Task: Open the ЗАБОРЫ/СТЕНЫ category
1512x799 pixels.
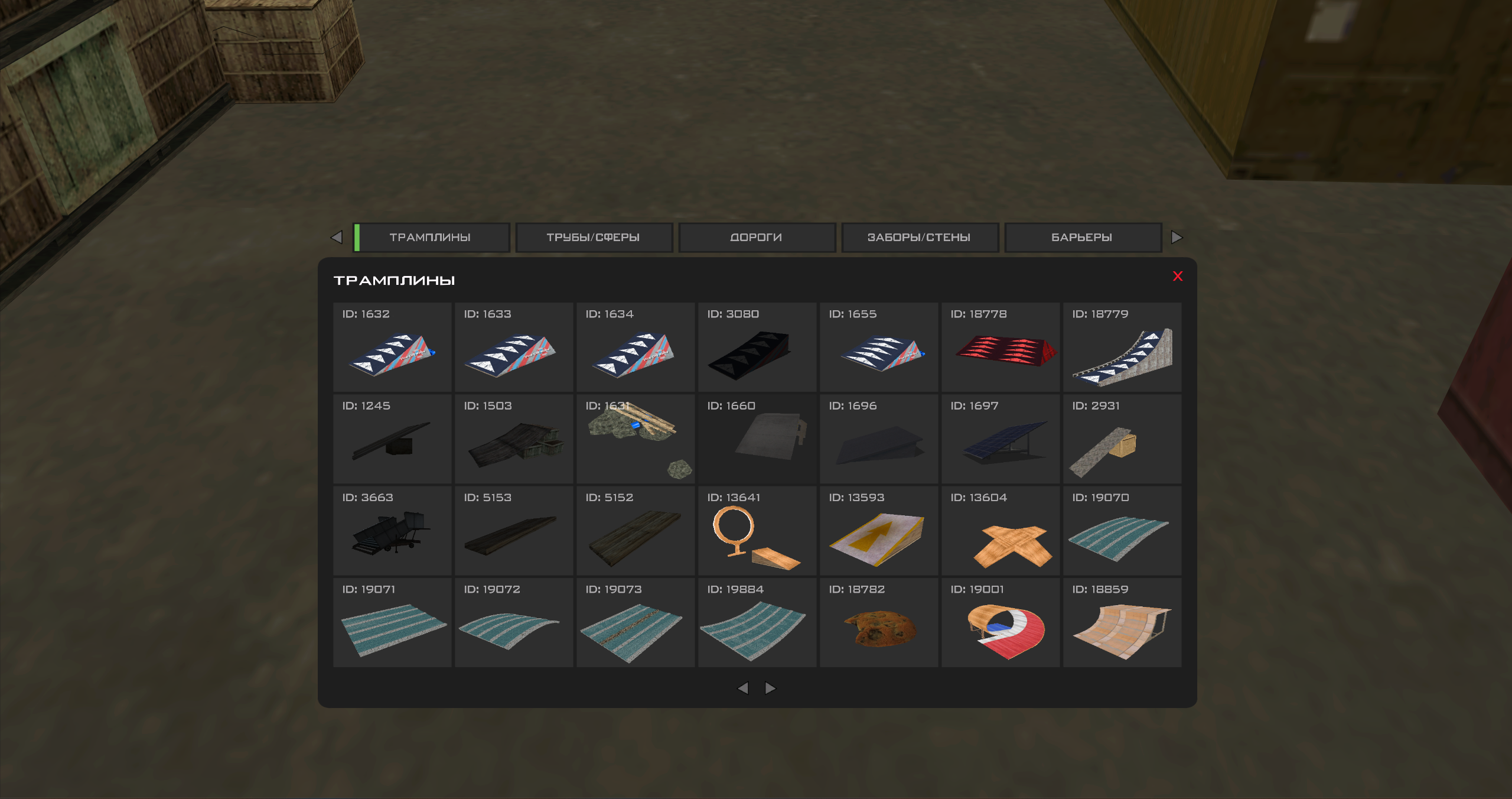Action: click(x=919, y=237)
